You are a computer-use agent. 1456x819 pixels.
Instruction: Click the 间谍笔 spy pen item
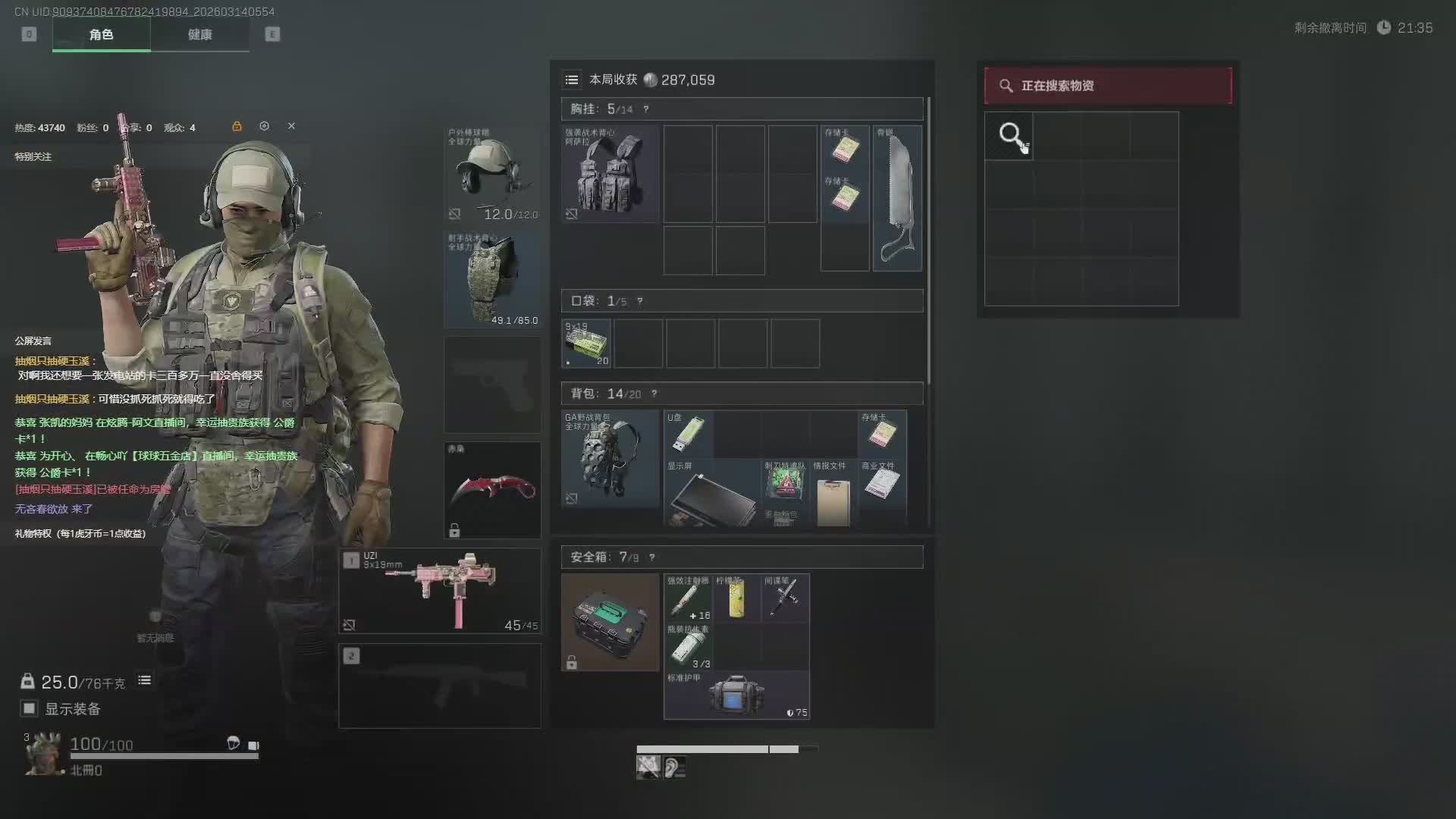(785, 598)
